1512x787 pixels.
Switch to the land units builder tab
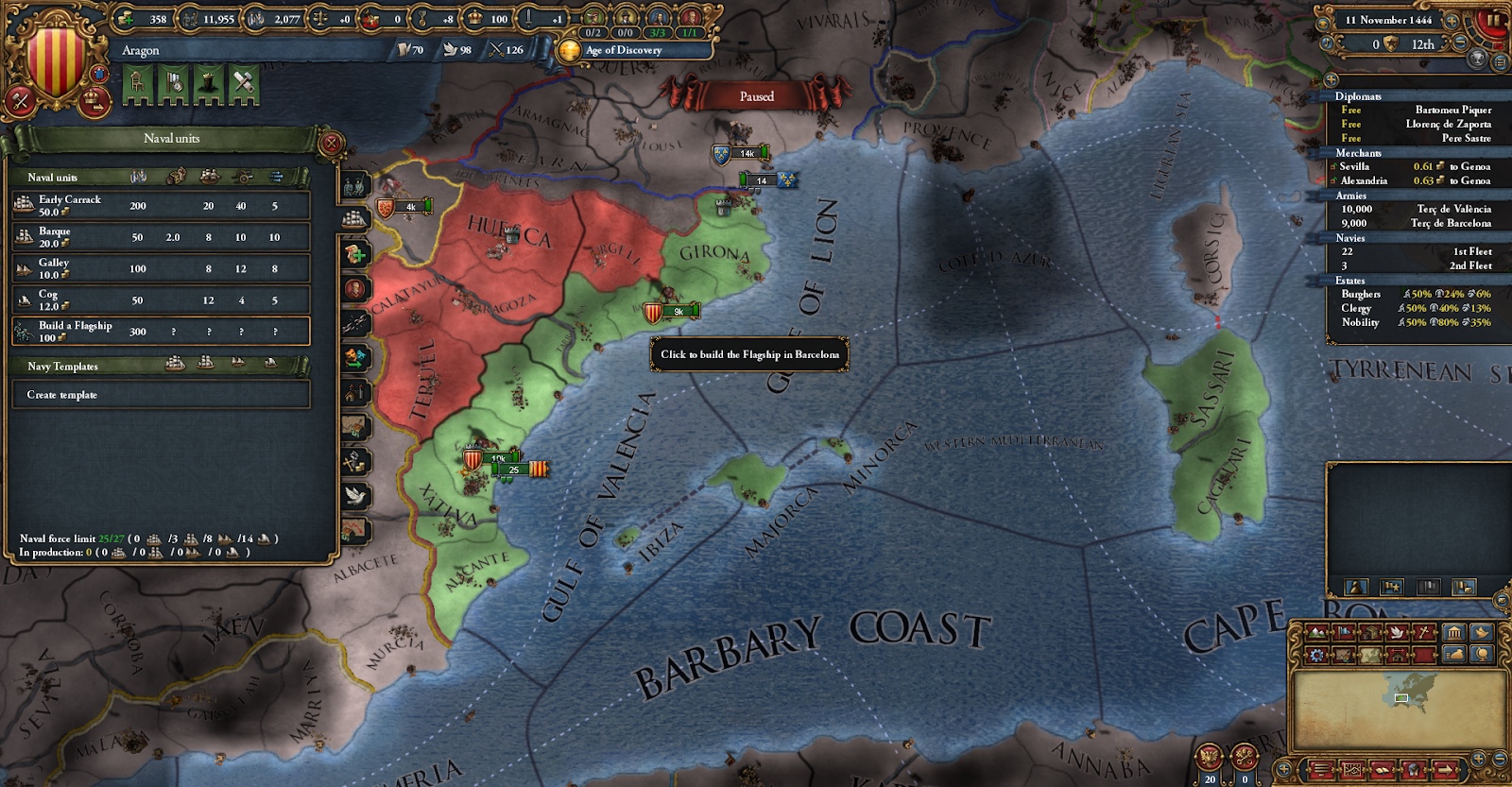[x=355, y=187]
